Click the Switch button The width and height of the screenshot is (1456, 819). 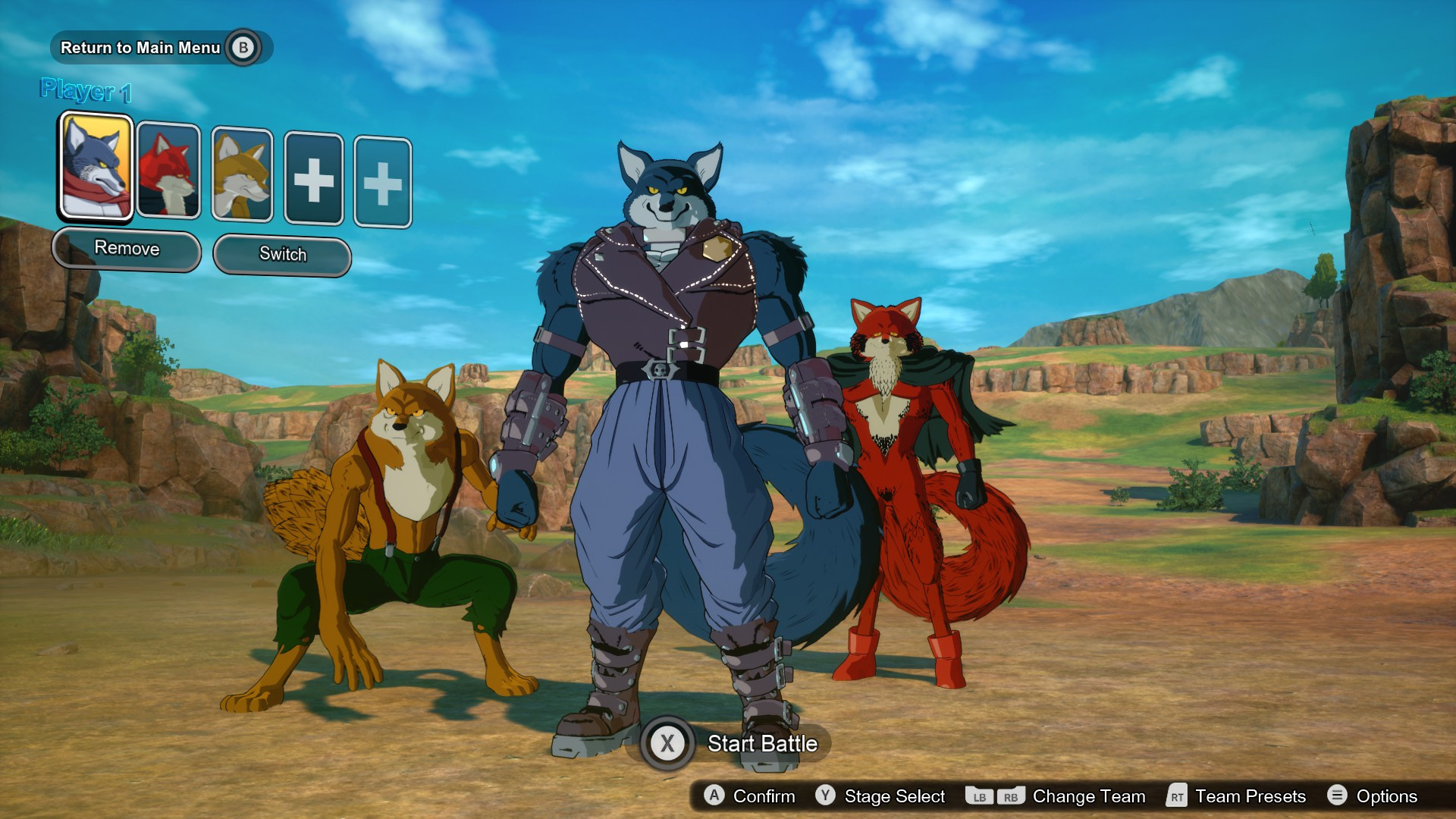(x=282, y=255)
